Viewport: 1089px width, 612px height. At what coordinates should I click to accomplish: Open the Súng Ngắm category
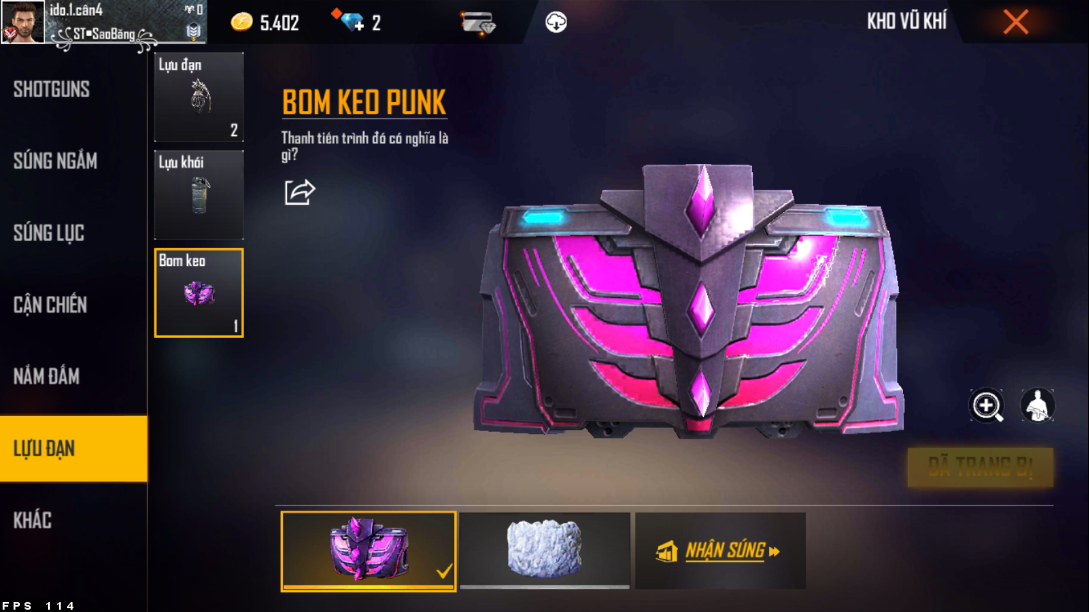click(x=55, y=161)
